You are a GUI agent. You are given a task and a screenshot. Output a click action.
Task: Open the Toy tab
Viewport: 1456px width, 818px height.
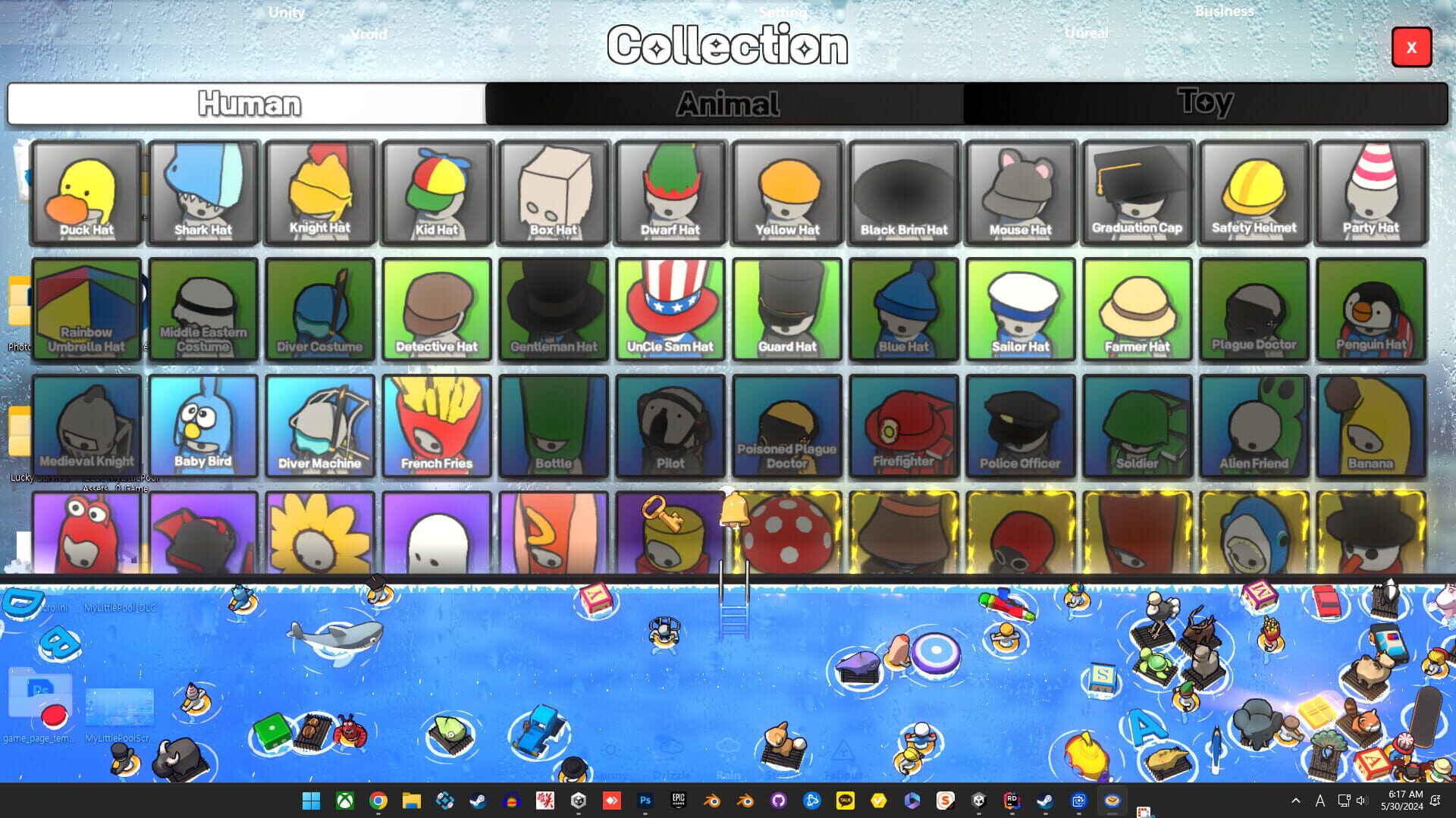click(1206, 103)
